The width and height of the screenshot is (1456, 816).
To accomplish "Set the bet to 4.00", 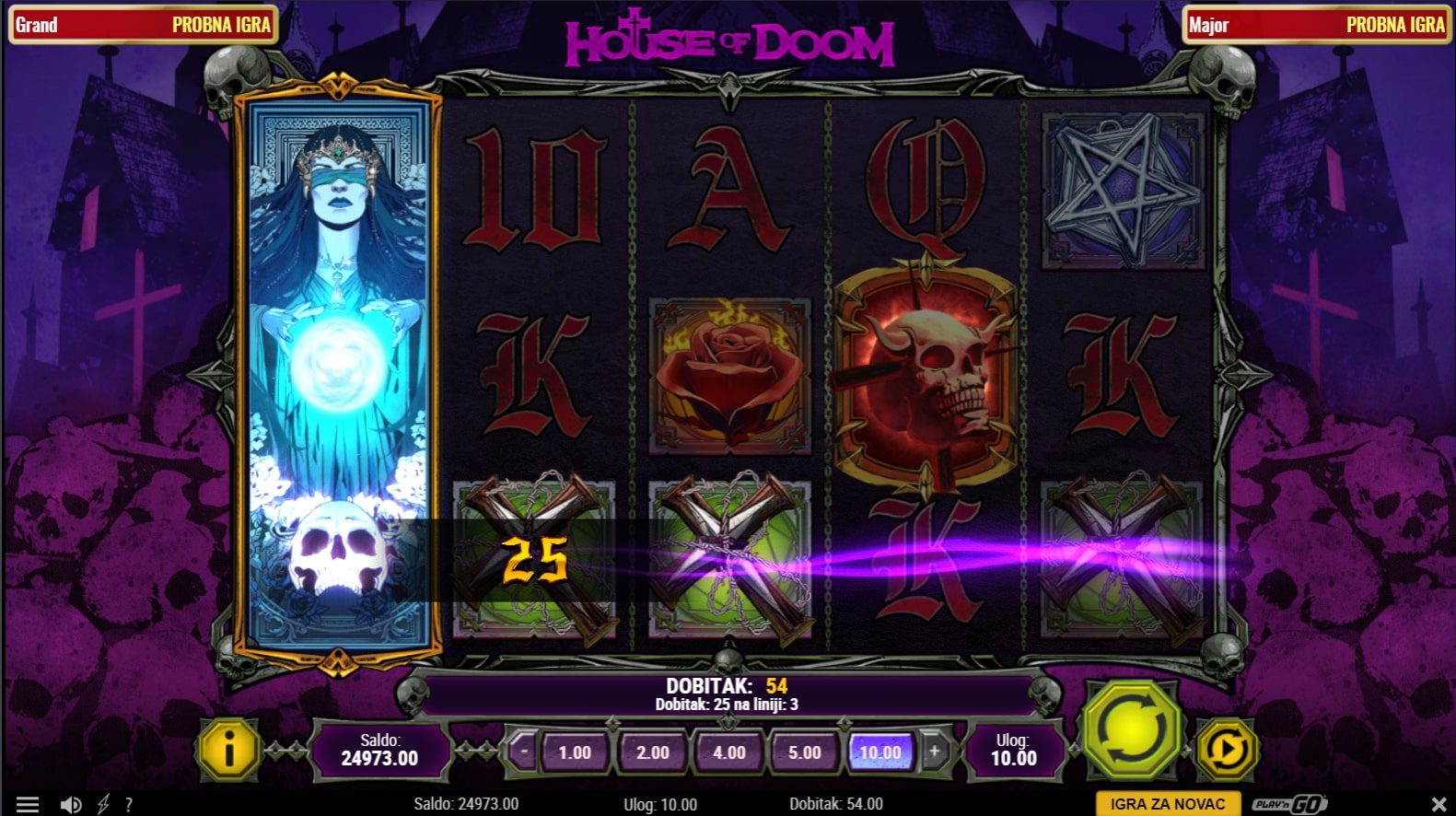I will (x=728, y=752).
